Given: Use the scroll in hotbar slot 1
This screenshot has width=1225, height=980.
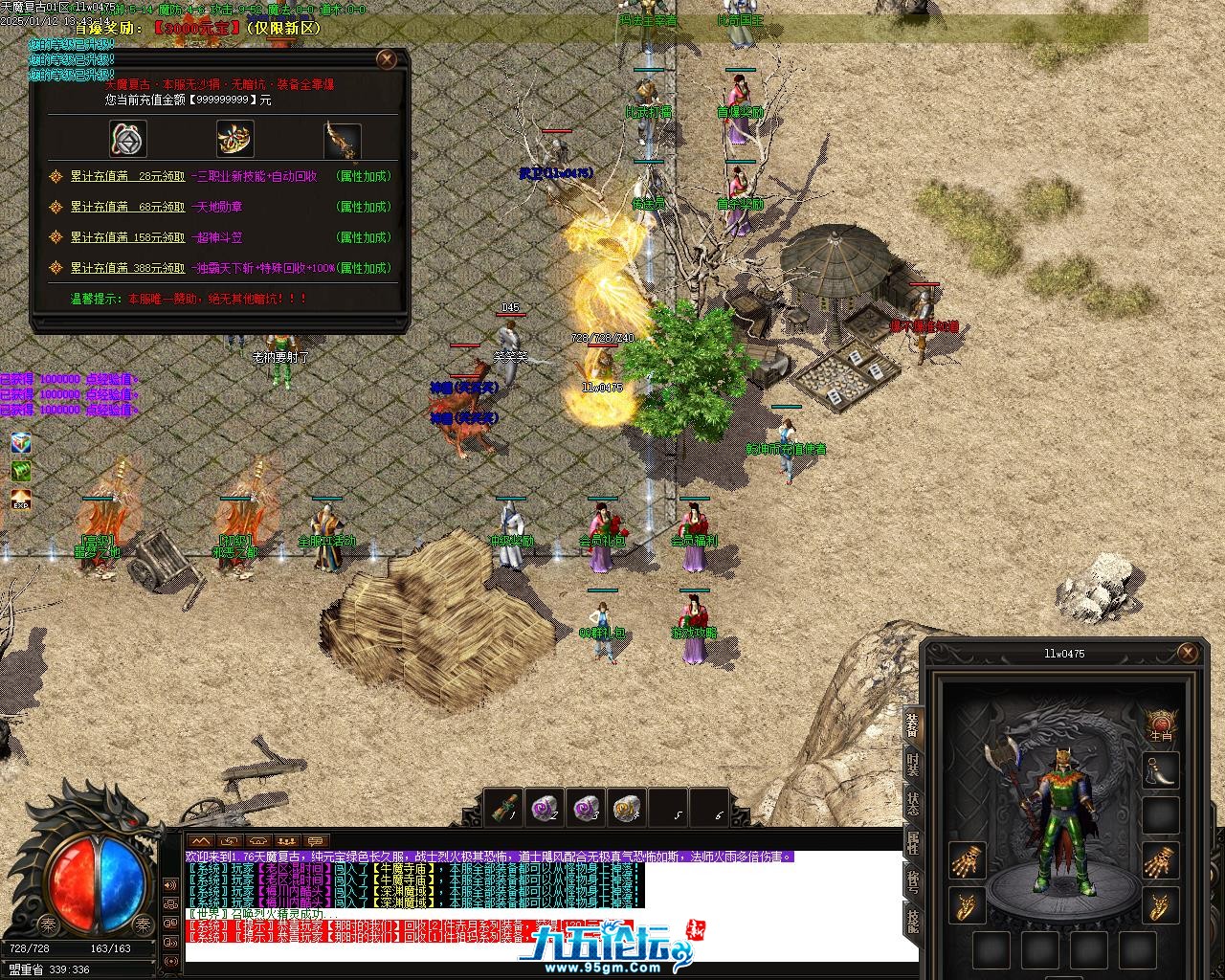Looking at the screenshot, I should 504,808.
